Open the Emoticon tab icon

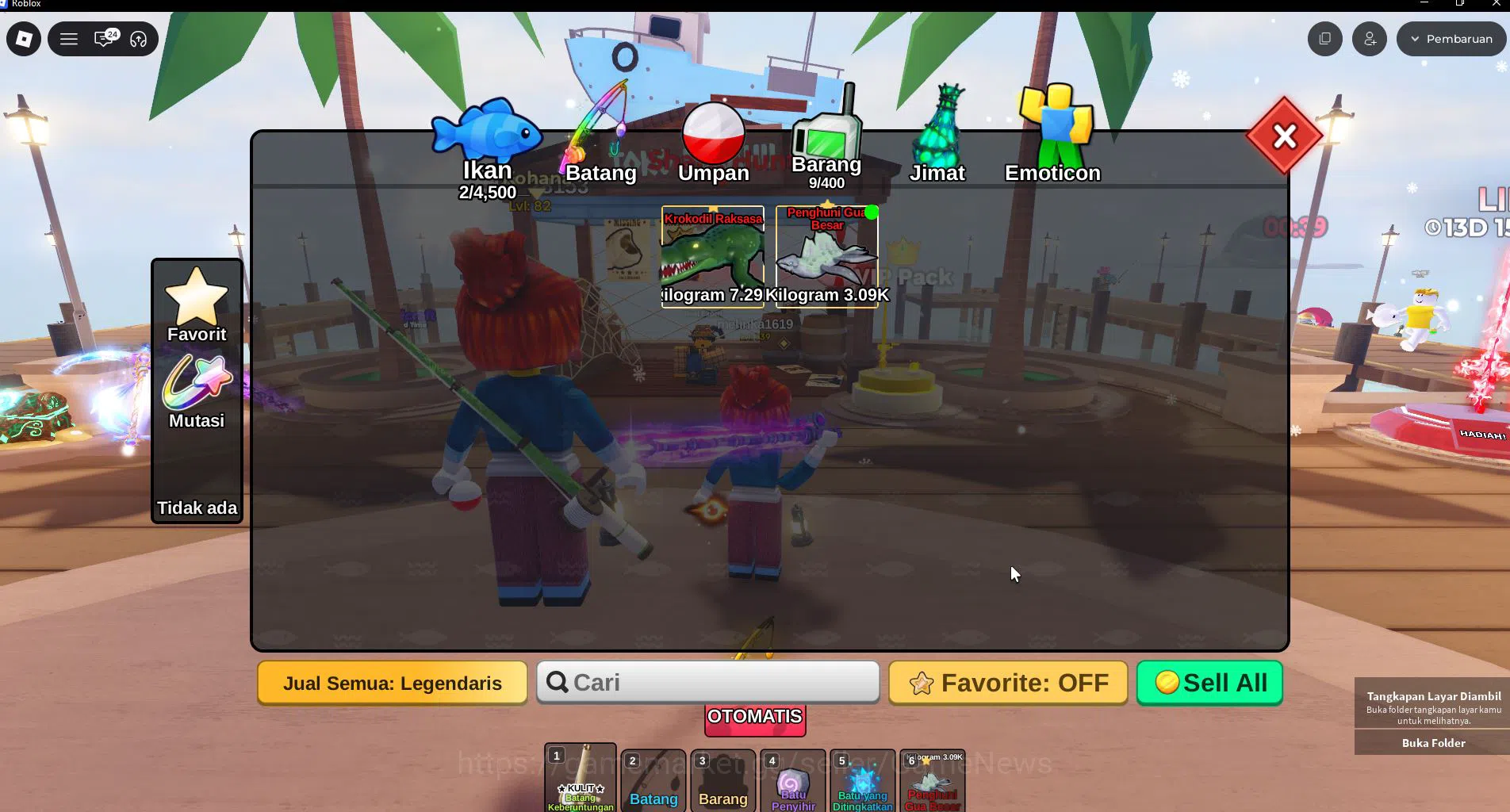[1055, 119]
